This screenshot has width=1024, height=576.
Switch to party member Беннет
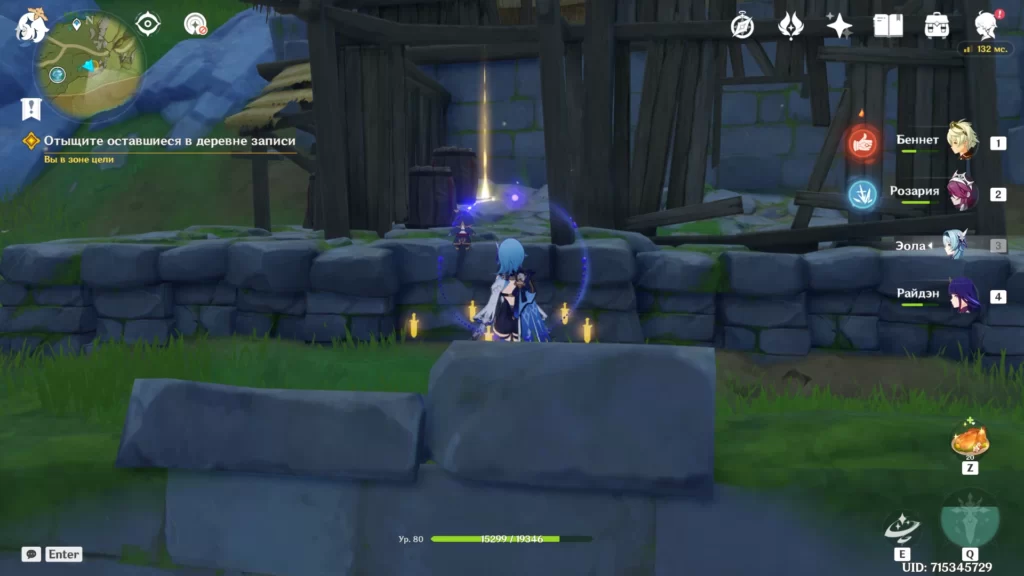point(961,141)
